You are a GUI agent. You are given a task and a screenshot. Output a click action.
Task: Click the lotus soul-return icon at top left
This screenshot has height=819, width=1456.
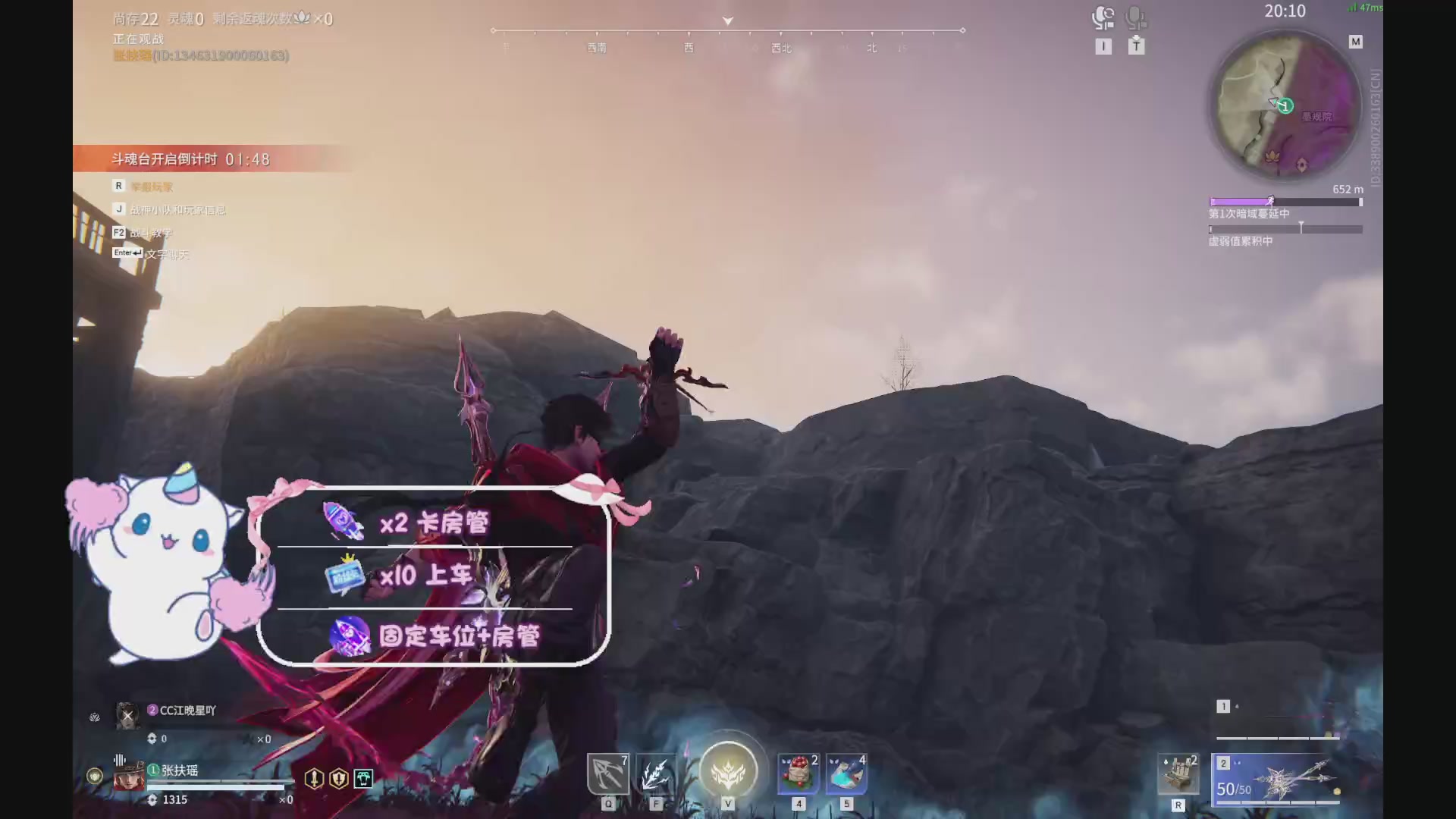[x=302, y=17]
